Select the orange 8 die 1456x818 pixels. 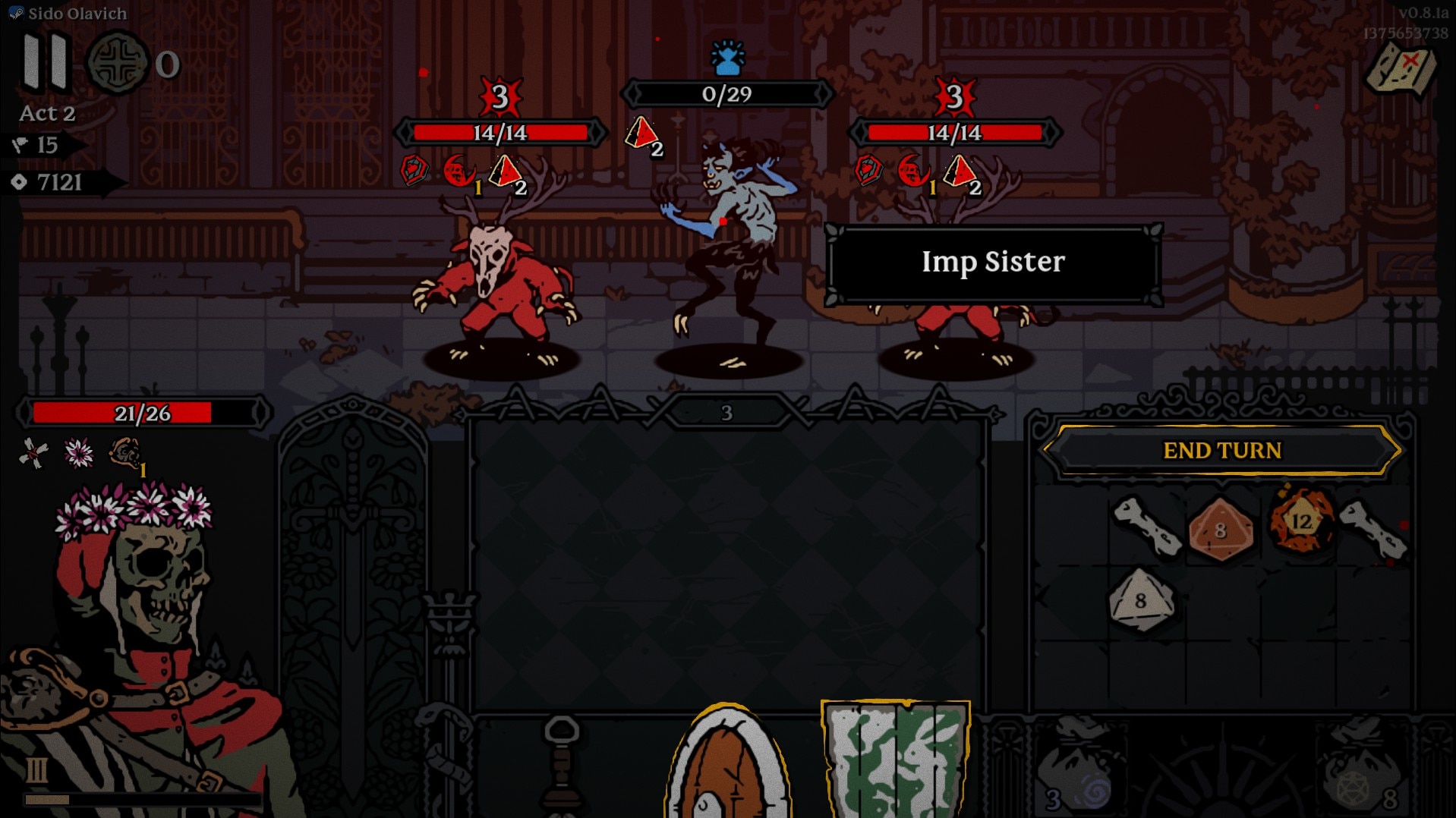pos(1220,530)
